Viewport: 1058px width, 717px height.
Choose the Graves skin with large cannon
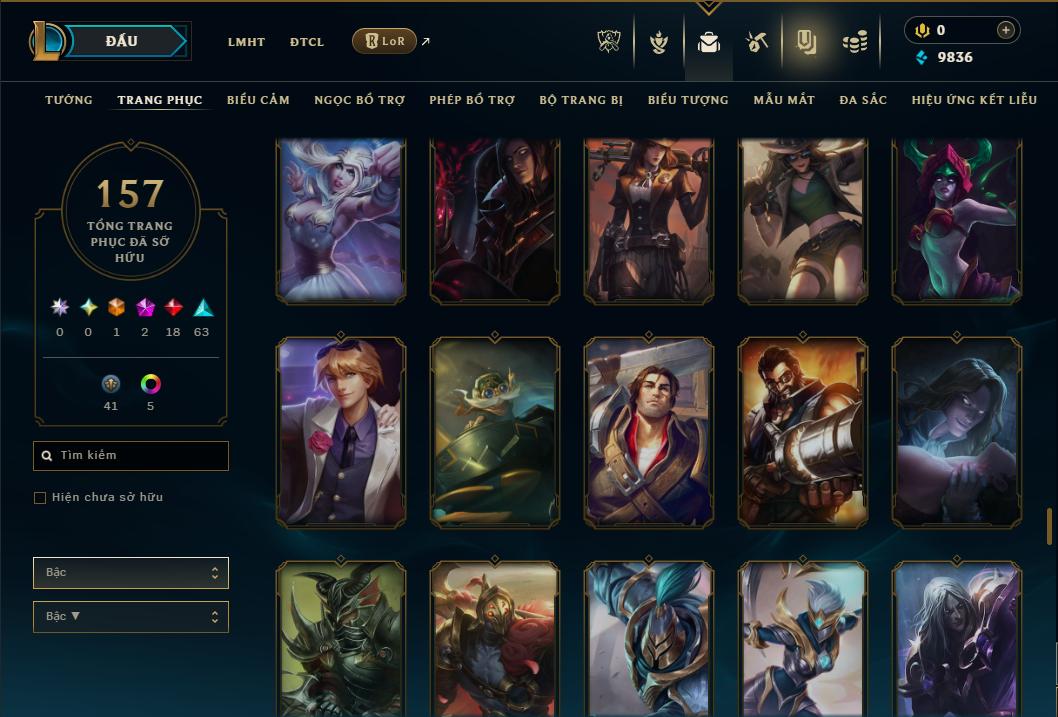tap(803, 432)
